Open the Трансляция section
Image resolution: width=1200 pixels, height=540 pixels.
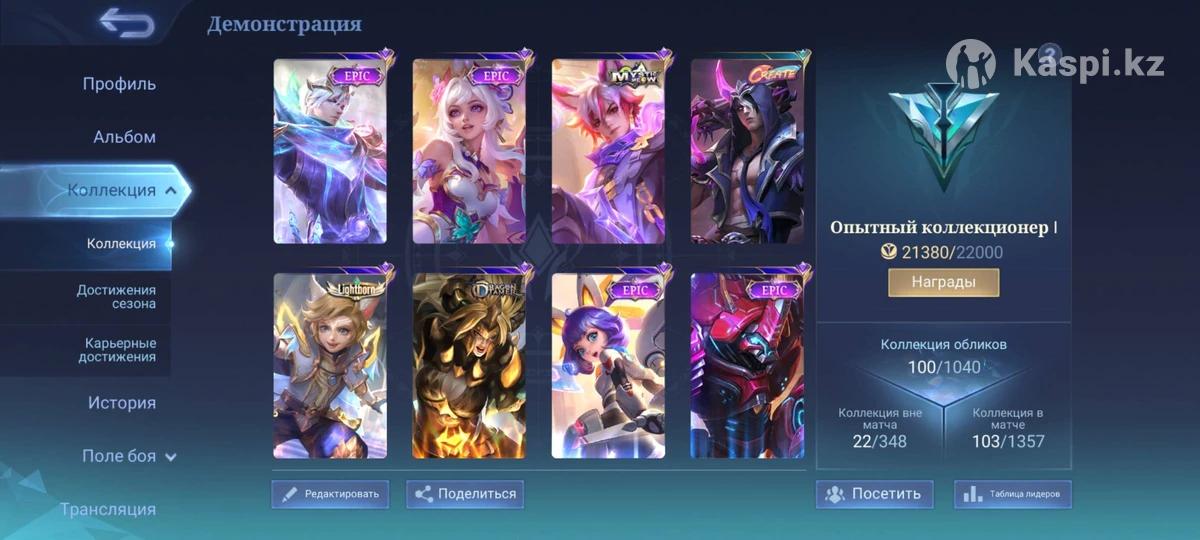tap(108, 509)
